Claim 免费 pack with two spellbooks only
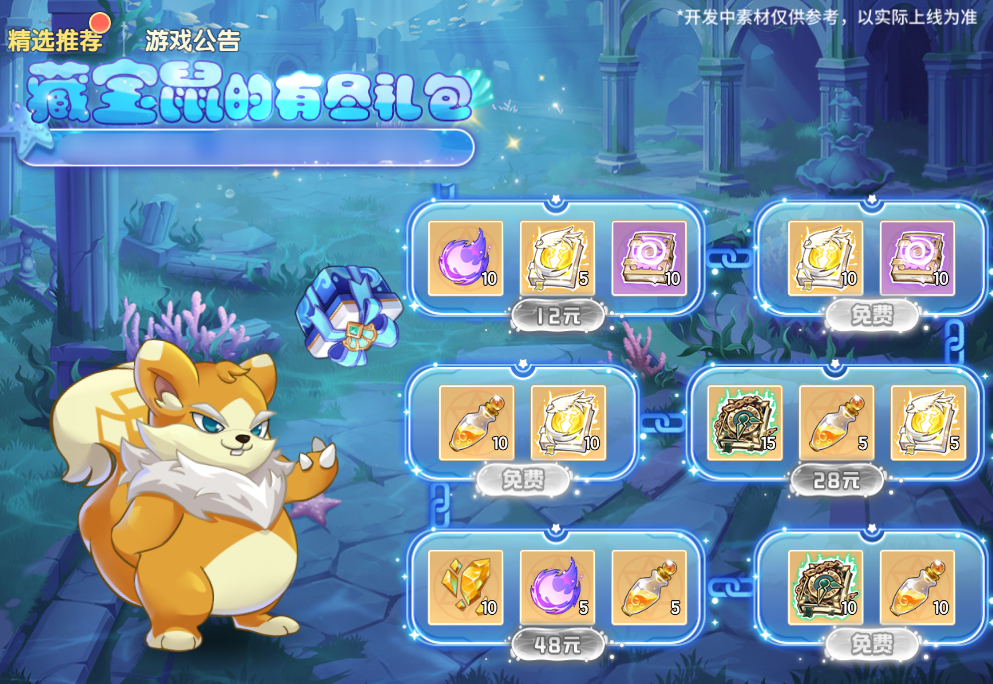 [x=871, y=317]
